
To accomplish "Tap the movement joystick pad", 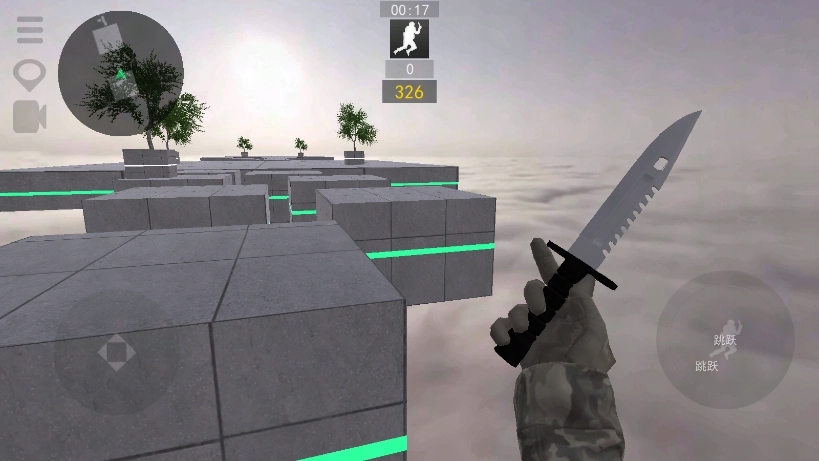I will [116, 351].
